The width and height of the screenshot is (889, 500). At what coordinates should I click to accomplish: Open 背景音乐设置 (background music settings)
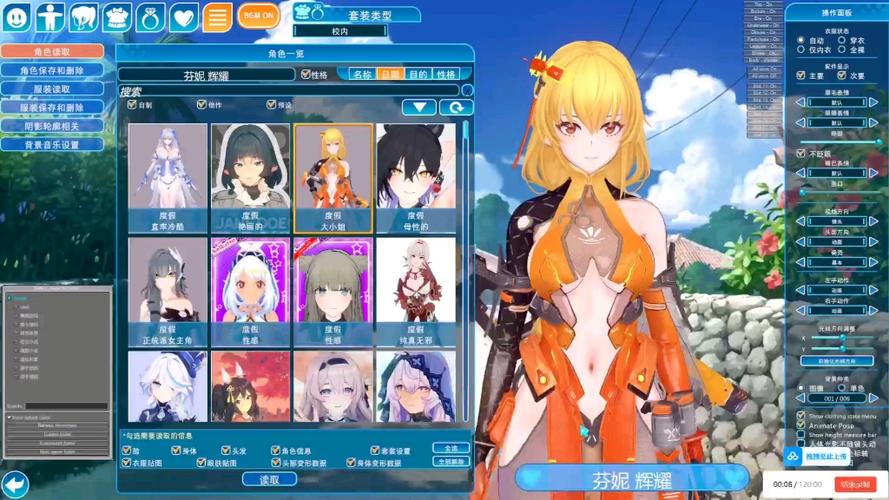[x=52, y=145]
